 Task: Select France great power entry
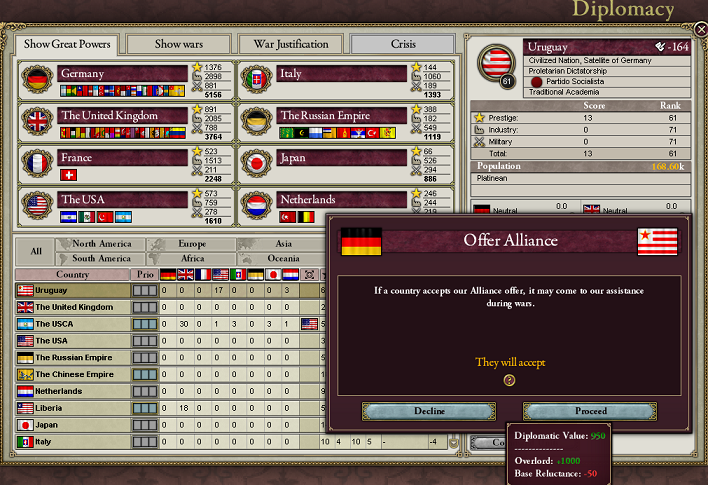tap(122, 158)
